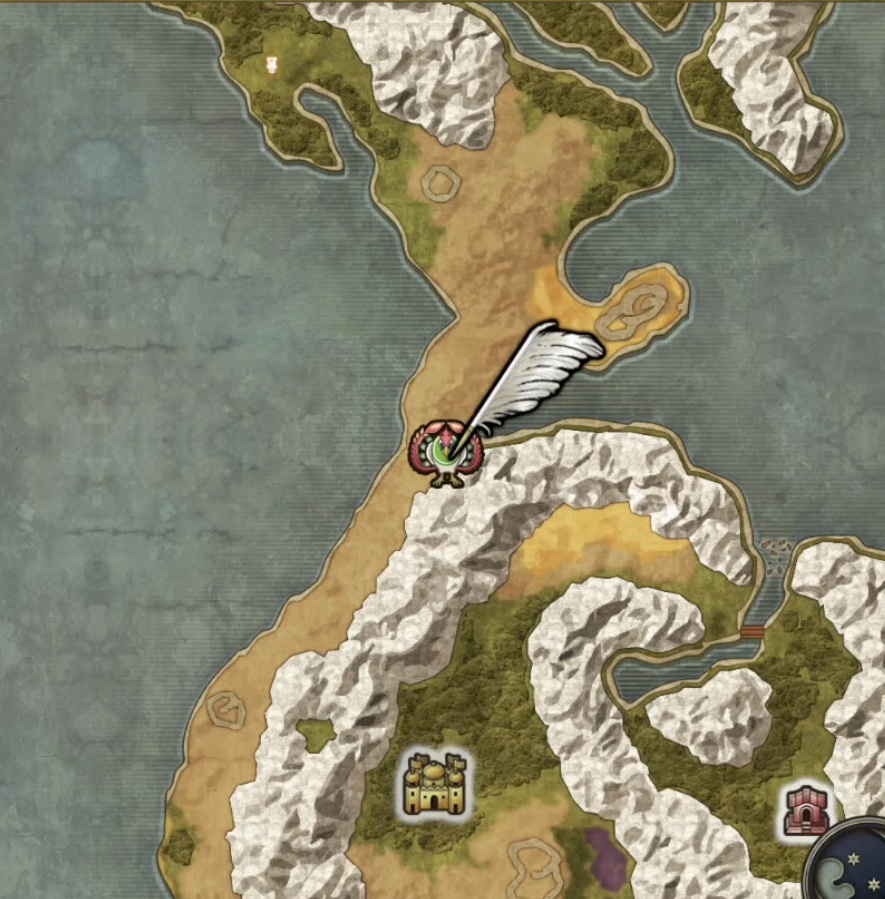Choose the red shrine gate marker
The image size is (885, 899).
click(801, 810)
